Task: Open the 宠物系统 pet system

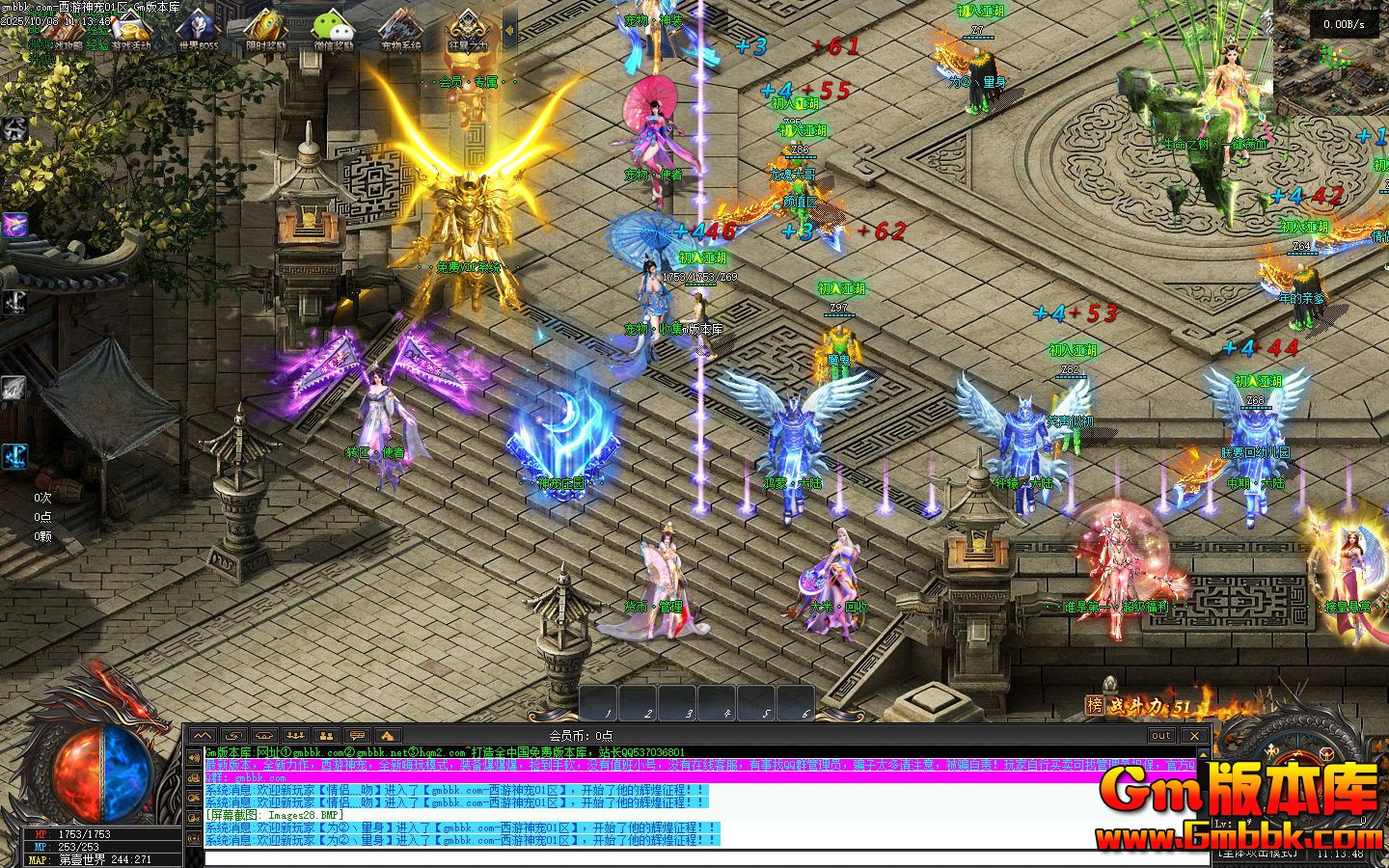Action: click(x=400, y=31)
